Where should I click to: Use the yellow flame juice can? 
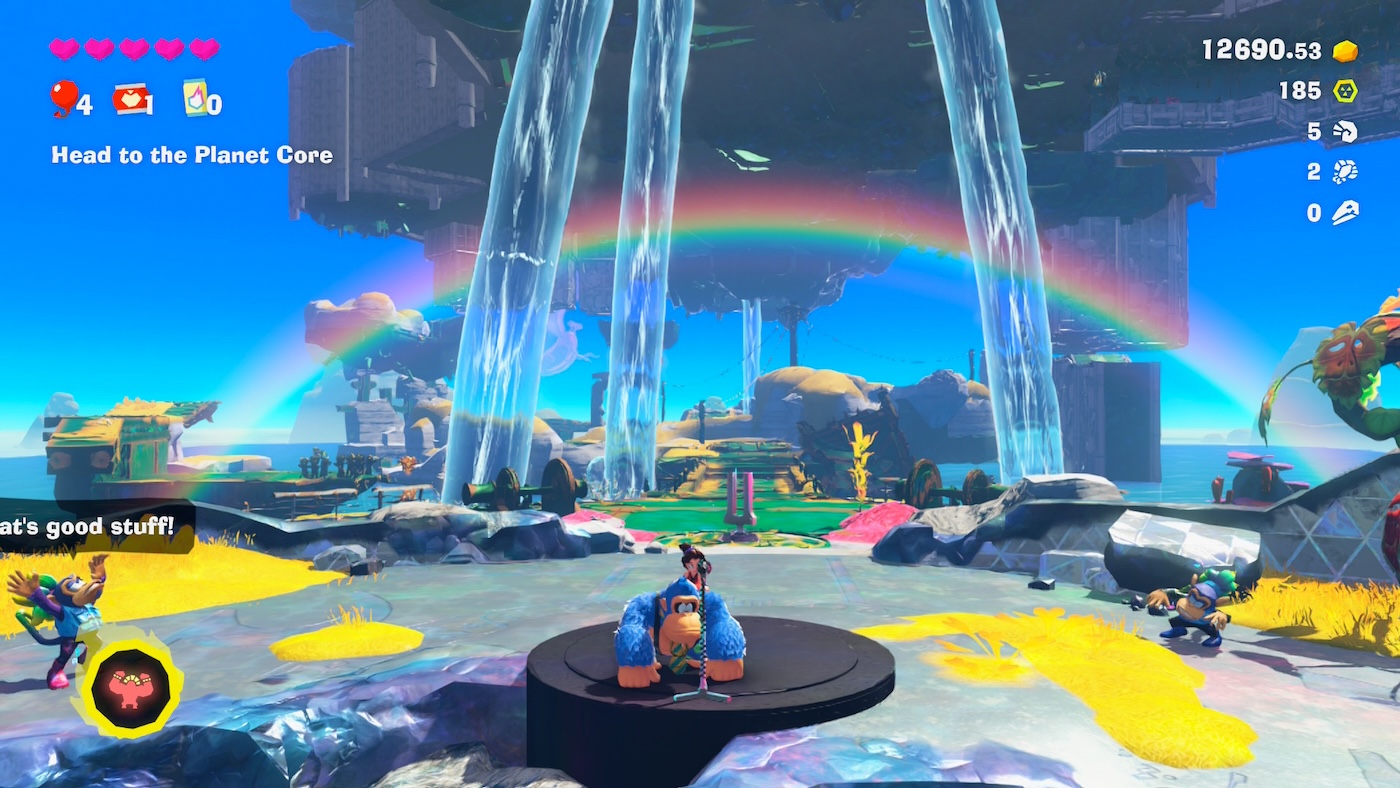[195, 98]
